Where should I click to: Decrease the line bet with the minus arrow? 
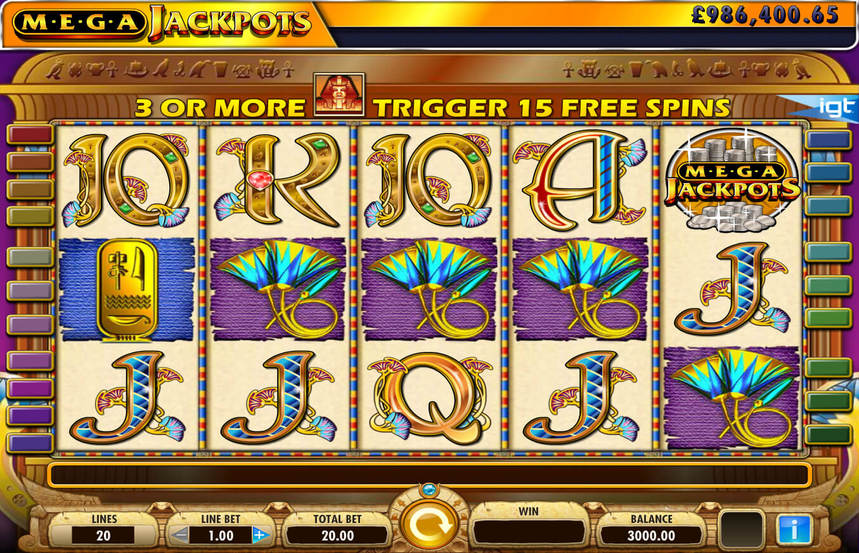pyautogui.click(x=181, y=535)
